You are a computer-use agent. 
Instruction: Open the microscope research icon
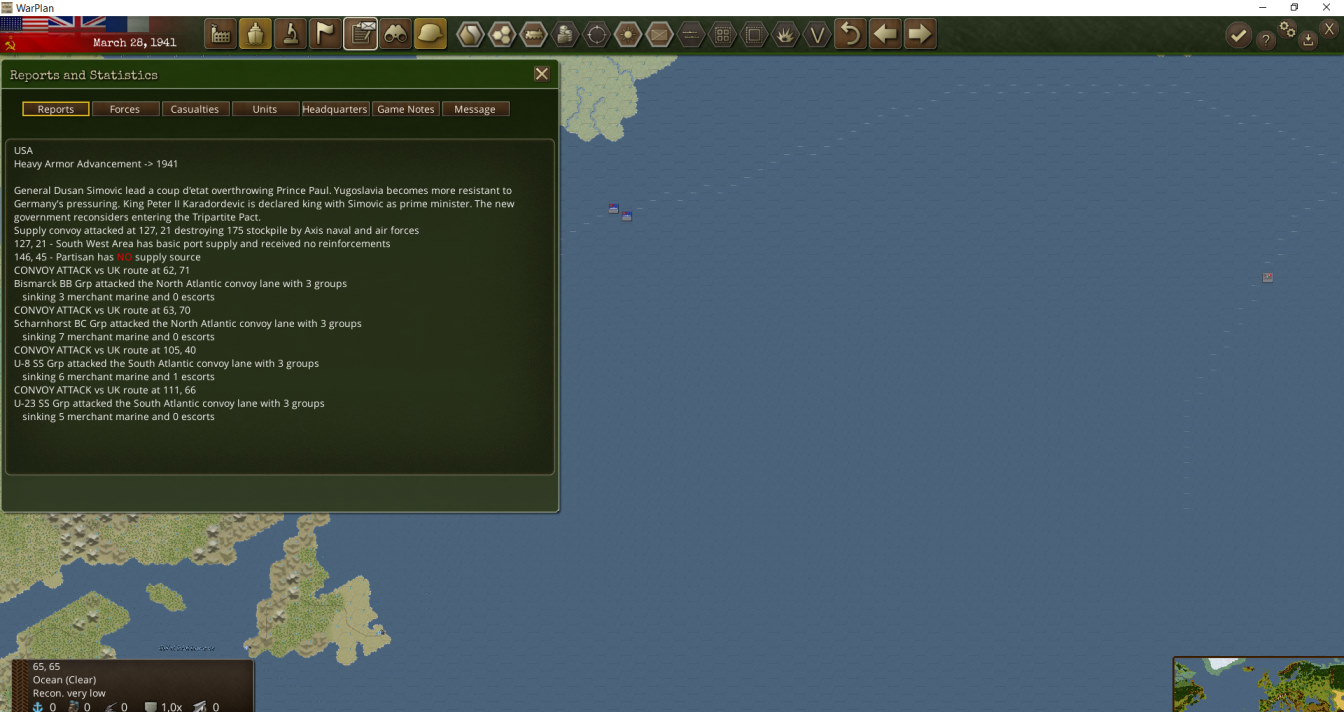pos(290,35)
